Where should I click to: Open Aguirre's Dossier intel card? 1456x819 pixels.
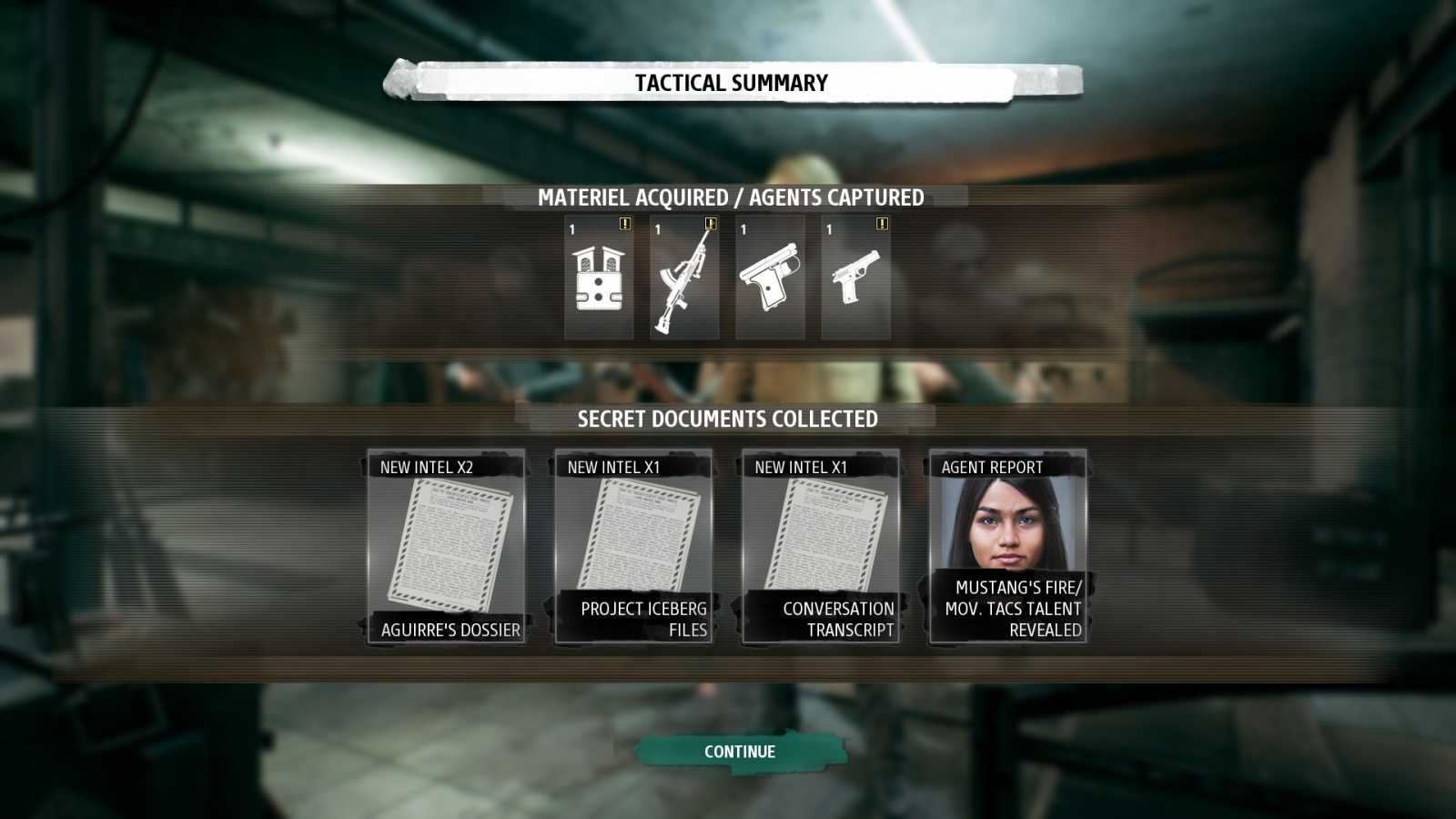click(447, 546)
